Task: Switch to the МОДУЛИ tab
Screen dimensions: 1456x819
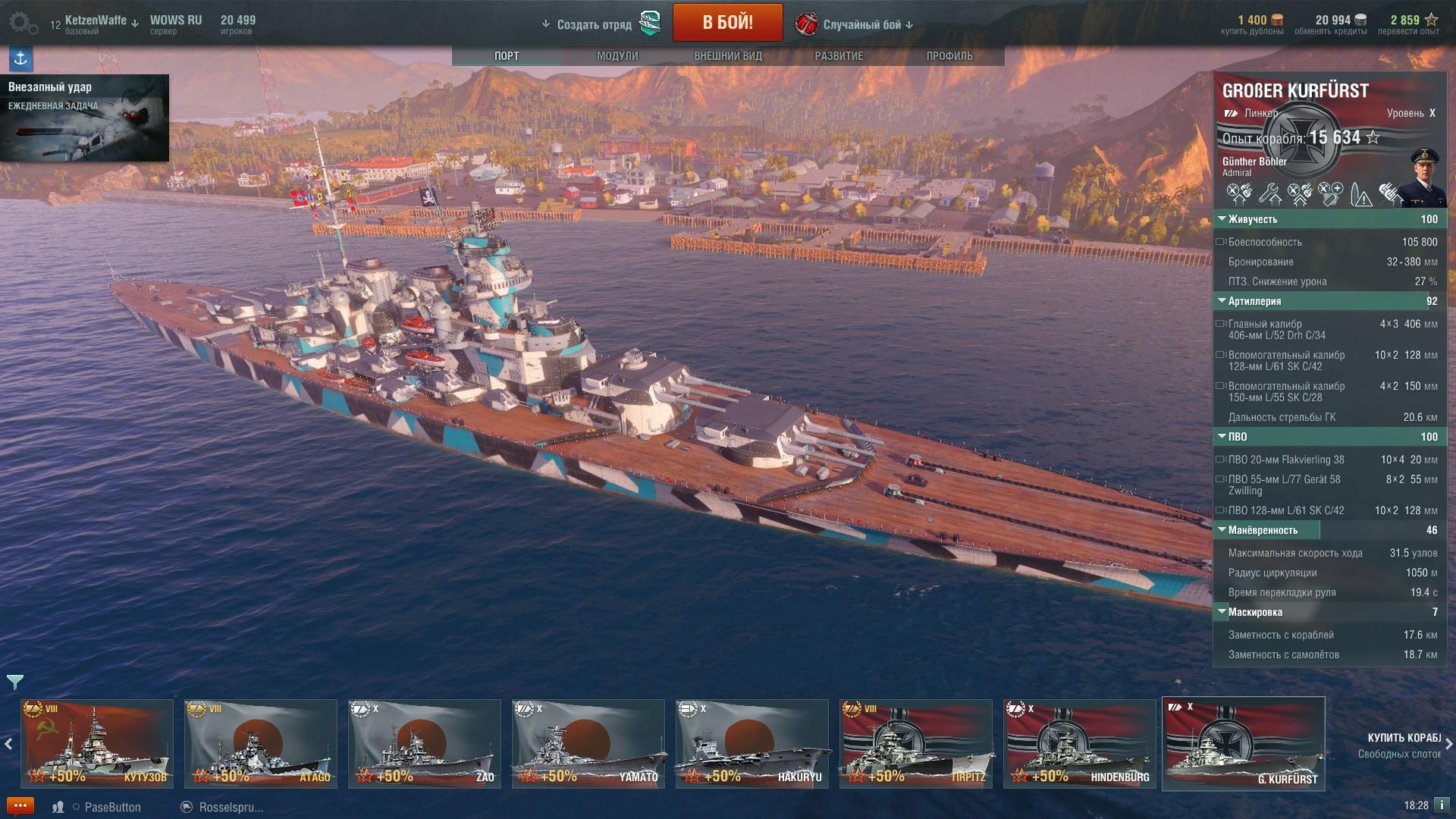Action: (617, 56)
